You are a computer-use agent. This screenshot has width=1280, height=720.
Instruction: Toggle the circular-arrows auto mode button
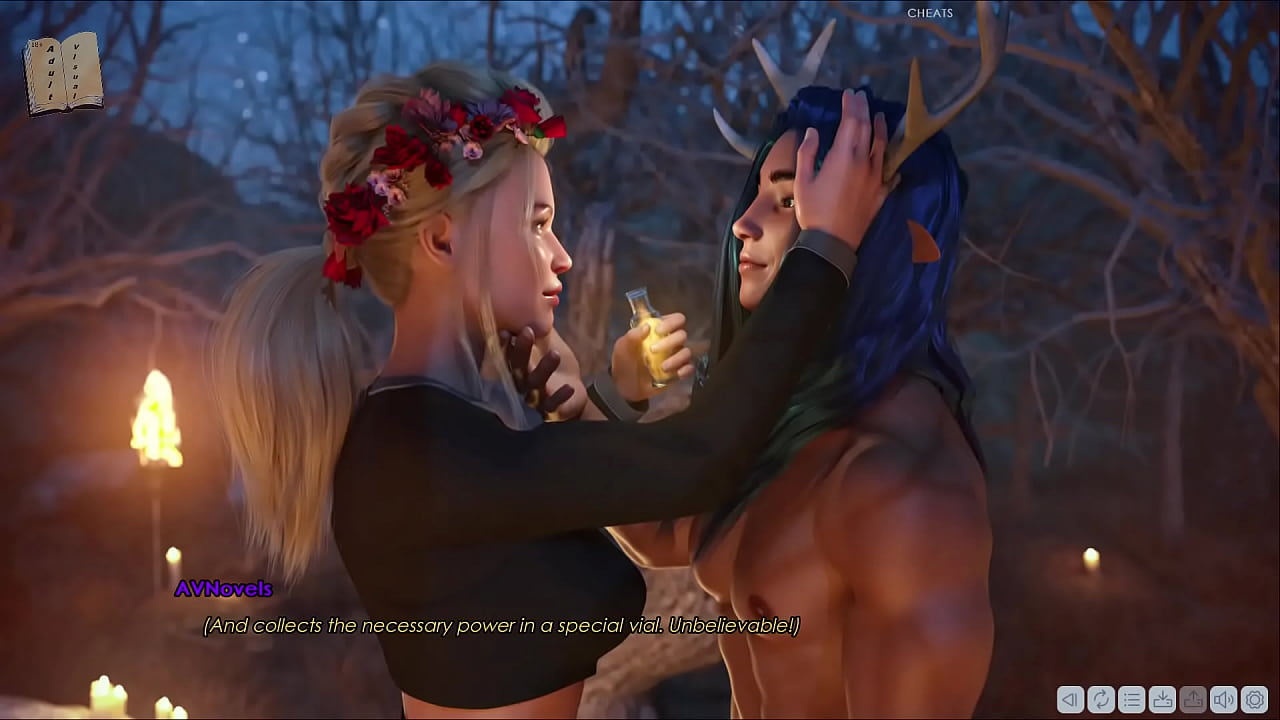[x=1101, y=699]
